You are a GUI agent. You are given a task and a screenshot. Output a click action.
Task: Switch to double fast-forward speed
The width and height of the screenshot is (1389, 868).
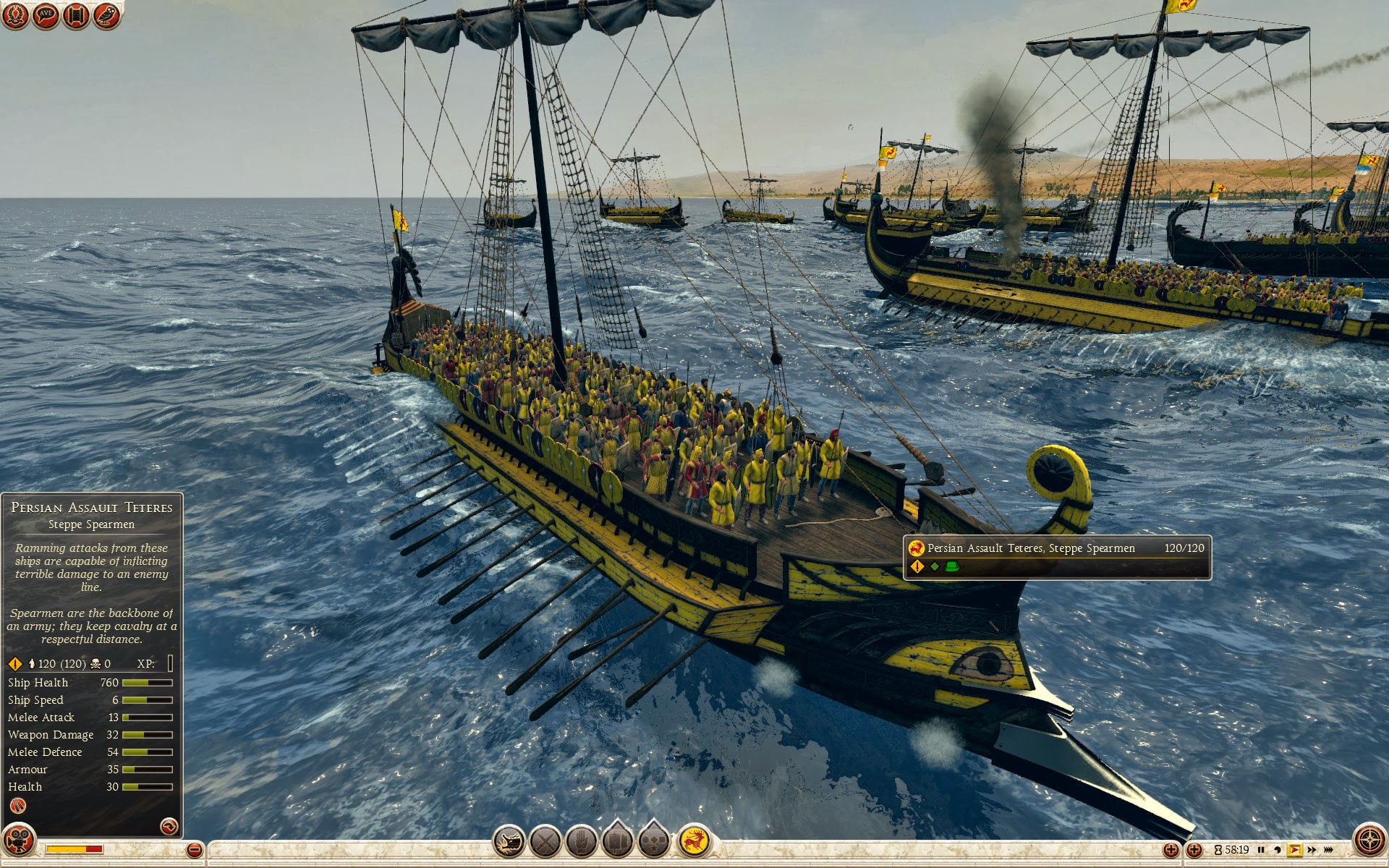pos(1312,850)
